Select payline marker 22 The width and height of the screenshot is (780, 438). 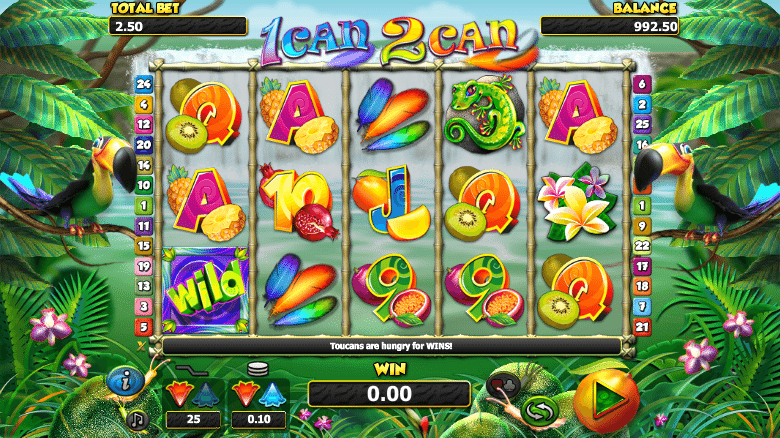point(641,246)
